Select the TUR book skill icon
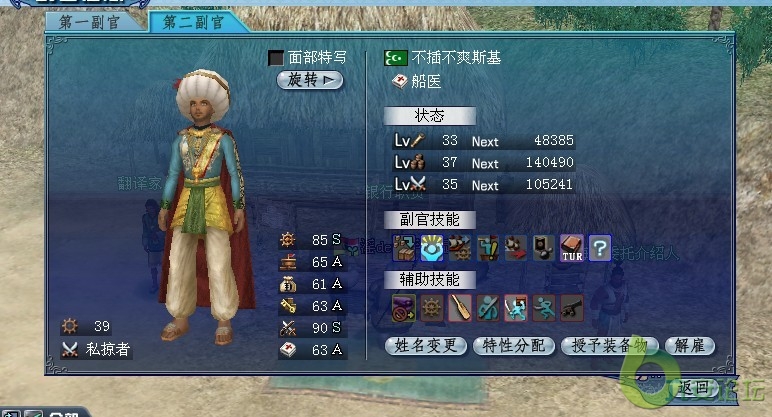This screenshot has width=772, height=417. tap(571, 248)
